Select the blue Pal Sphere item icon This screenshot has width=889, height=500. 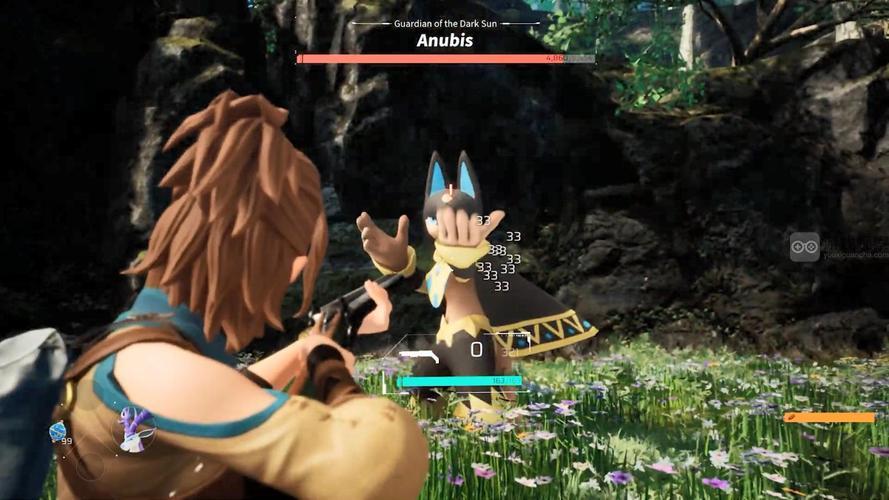pos(58,430)
